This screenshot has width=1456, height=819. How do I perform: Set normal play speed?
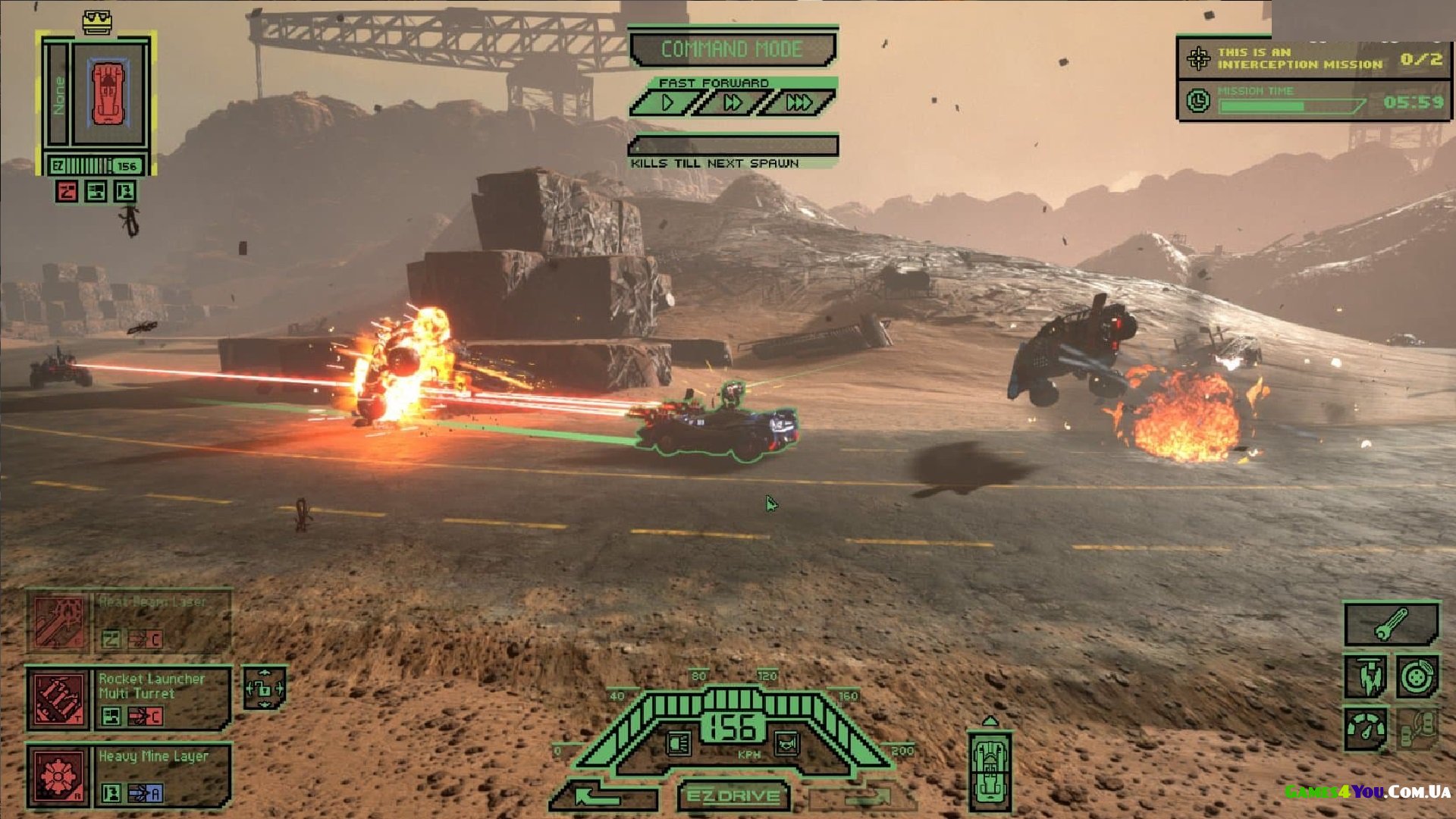666,102
